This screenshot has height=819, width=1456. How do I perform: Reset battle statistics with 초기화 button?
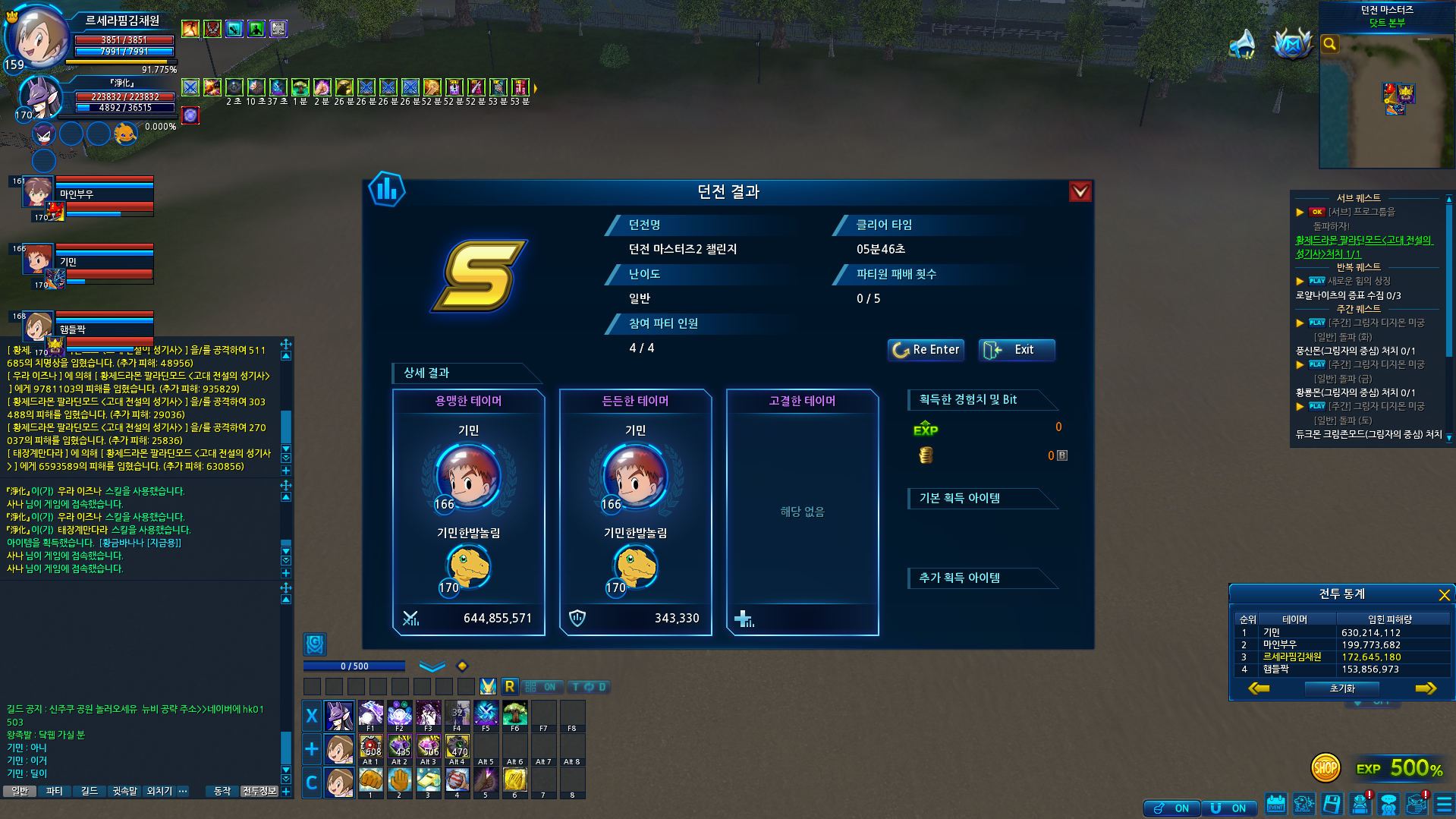pos(1341,688)
